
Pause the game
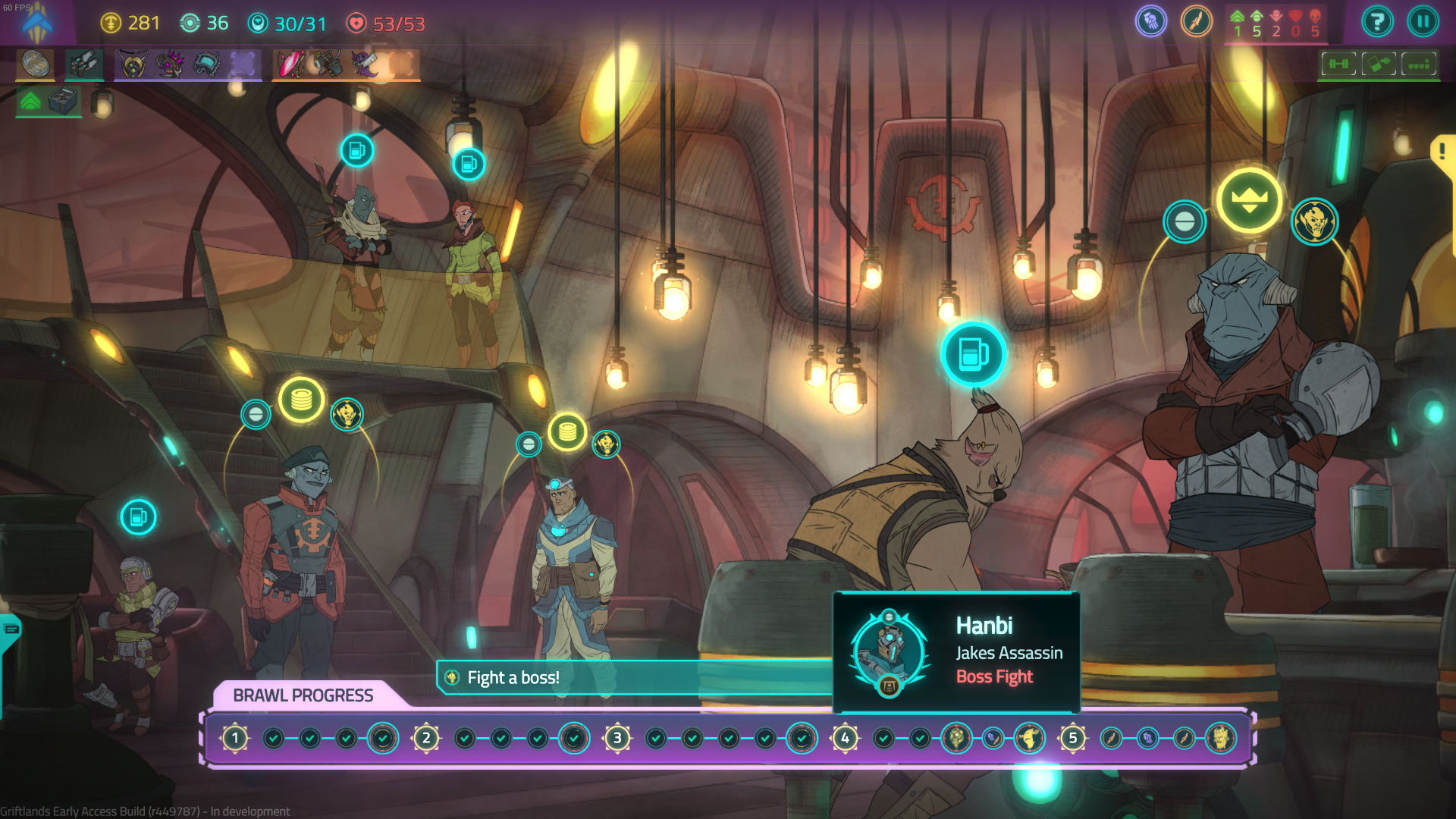(1423, 22)
